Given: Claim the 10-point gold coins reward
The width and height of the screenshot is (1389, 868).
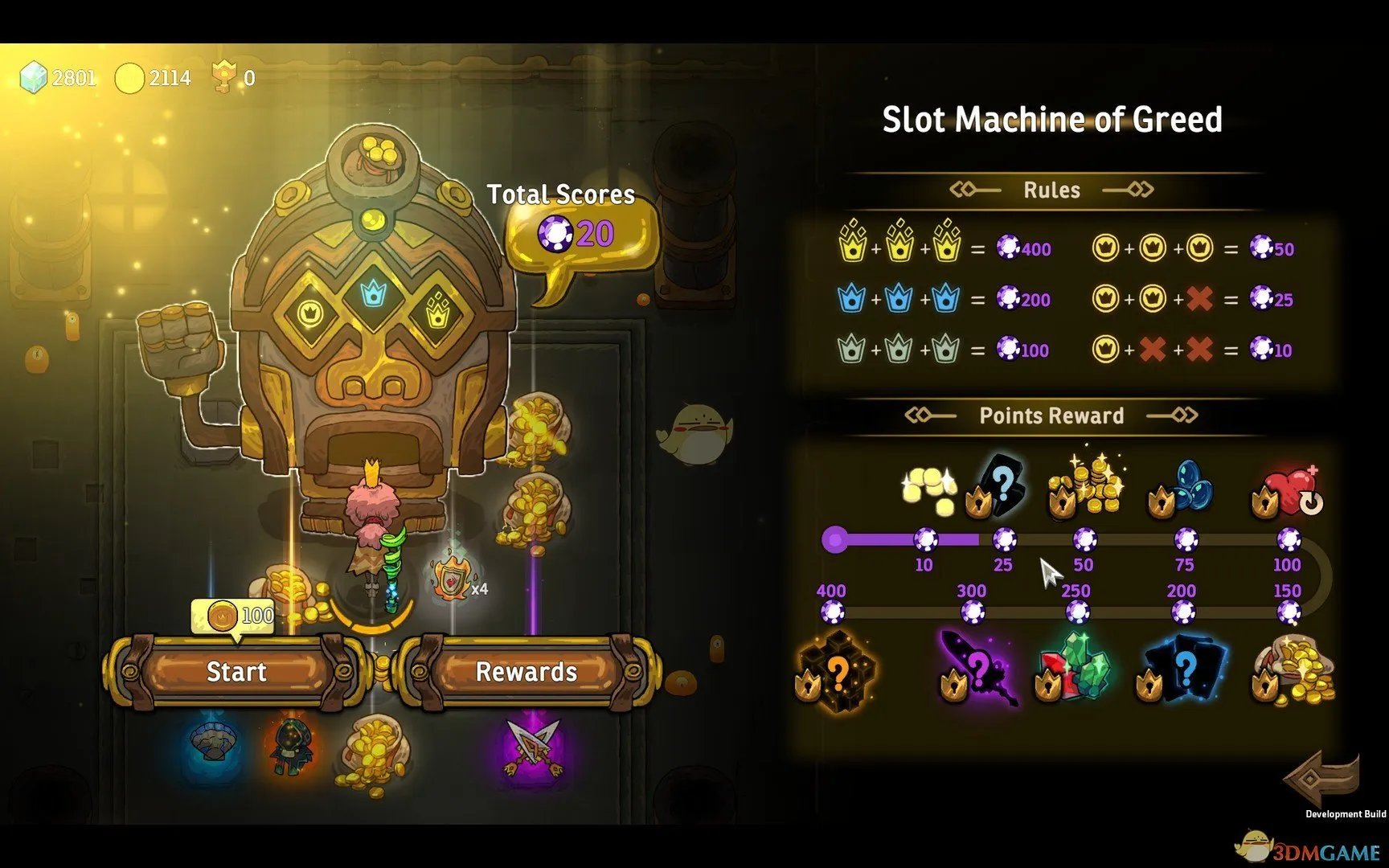Looking at the screenshot, I should click(928, 489).
